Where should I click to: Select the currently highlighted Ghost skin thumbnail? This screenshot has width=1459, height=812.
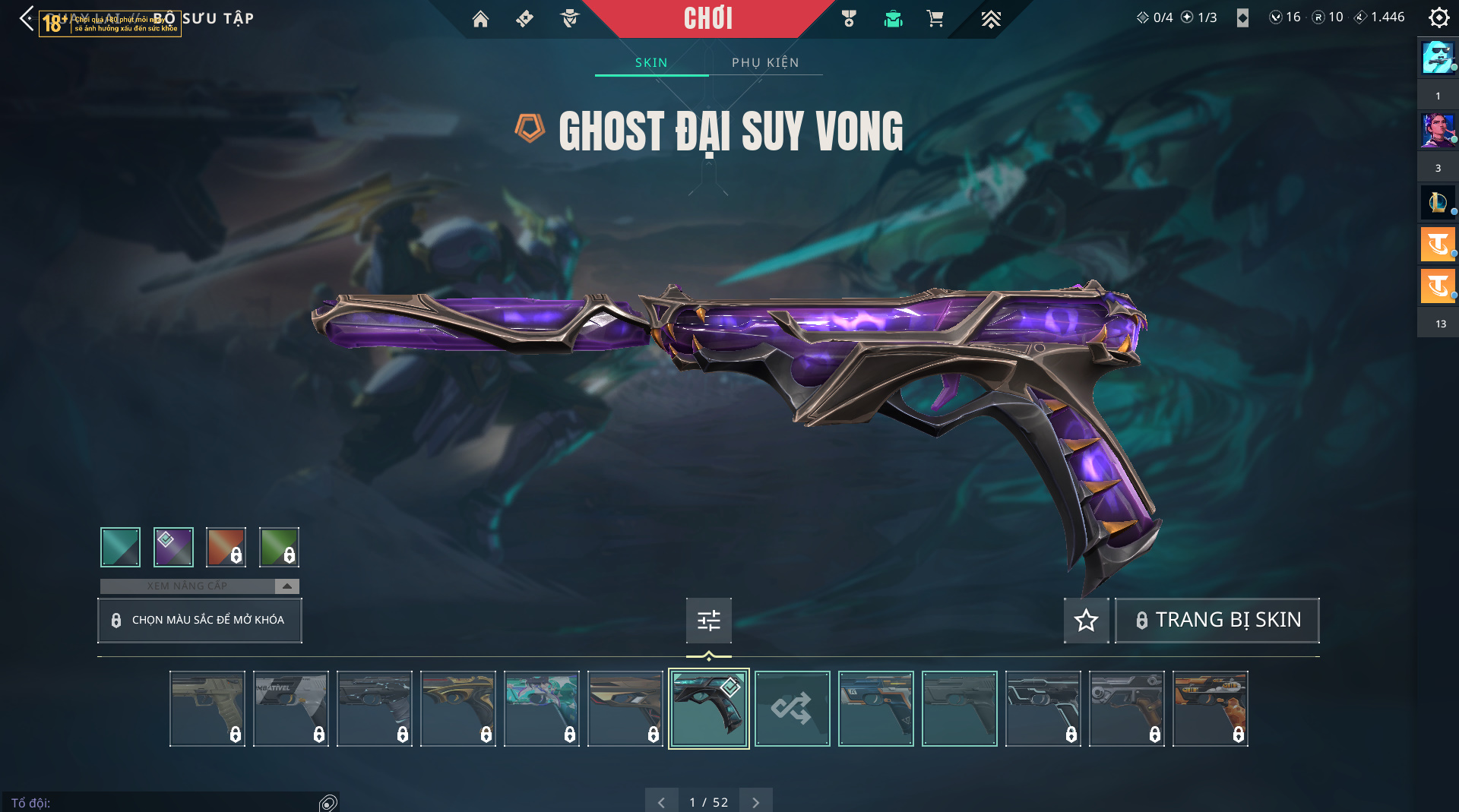click(708, 709)
